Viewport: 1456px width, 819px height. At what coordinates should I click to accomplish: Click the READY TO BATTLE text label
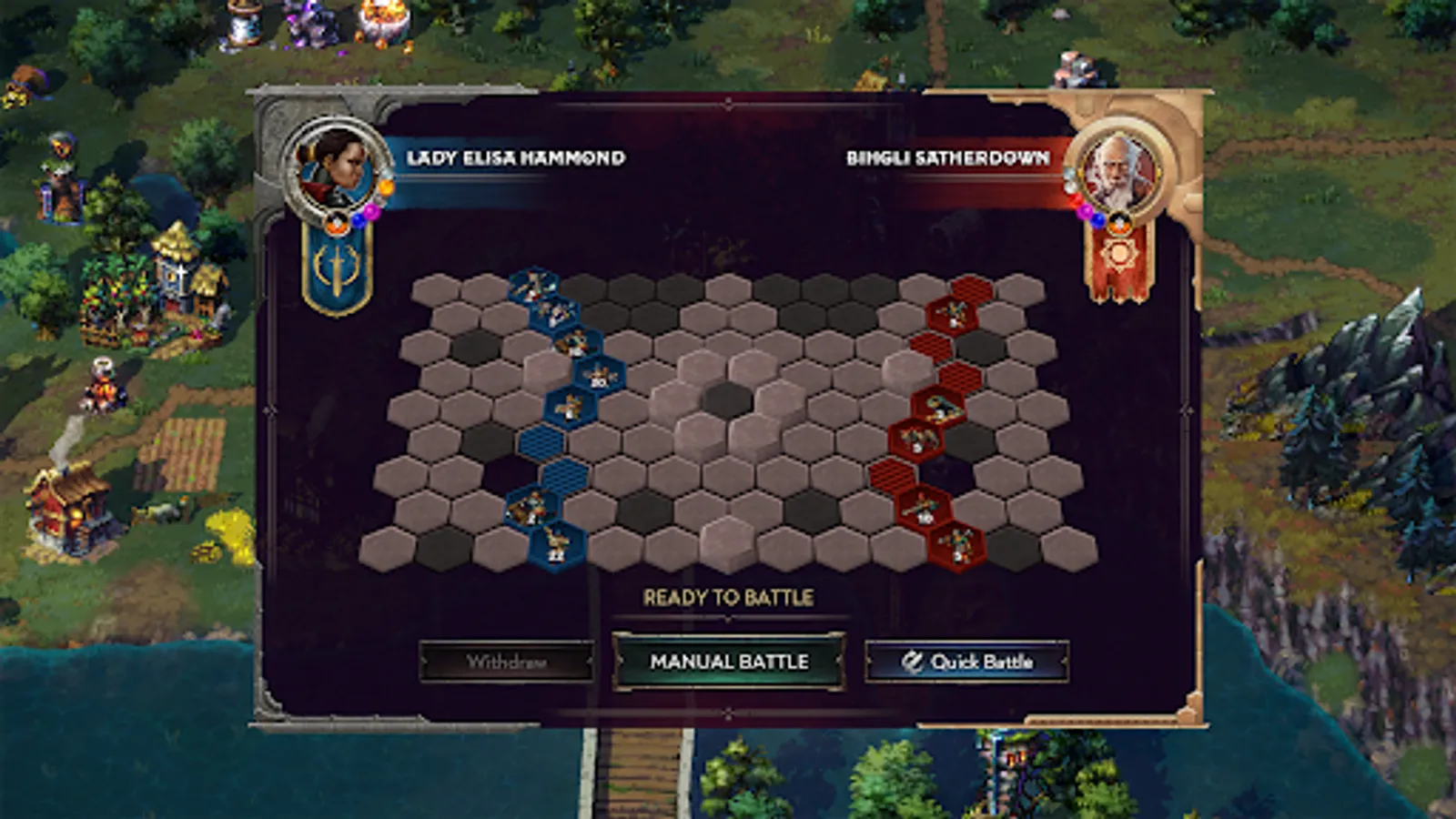click(728, 600)
